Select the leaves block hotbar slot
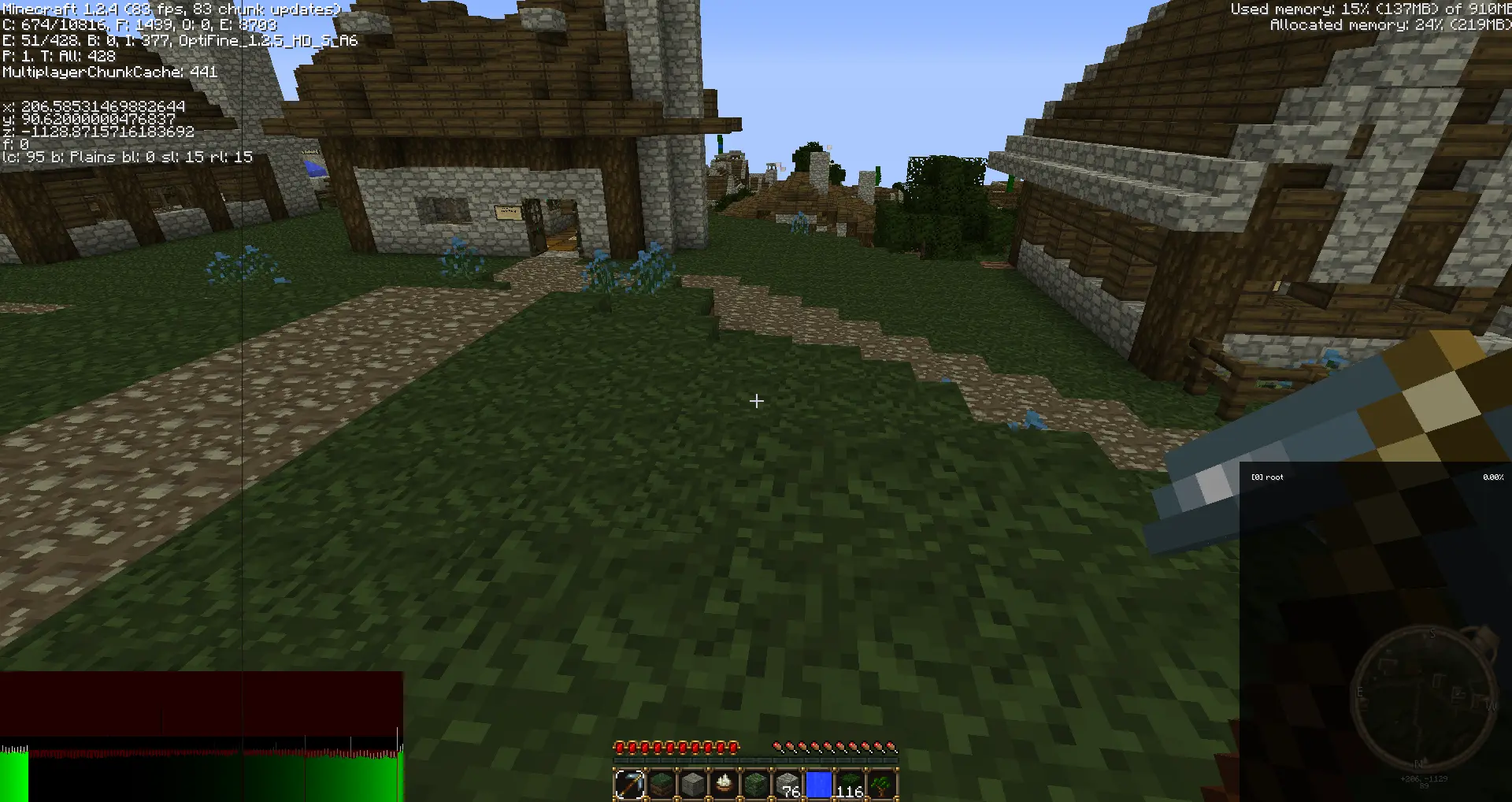Viewport: 1512px width, 802px height. (x=850, y=785)
